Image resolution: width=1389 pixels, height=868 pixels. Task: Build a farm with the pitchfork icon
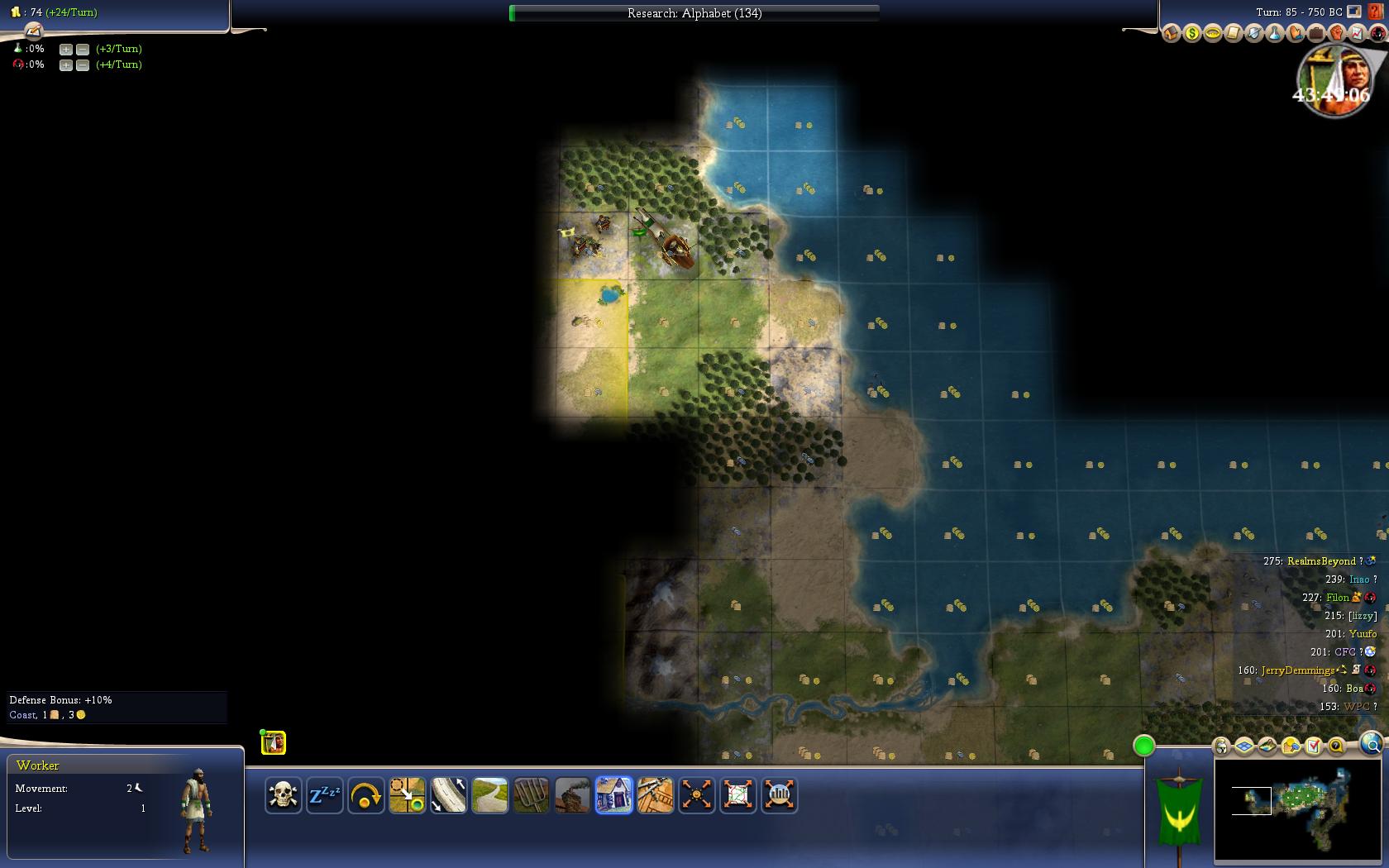(531, 795)
